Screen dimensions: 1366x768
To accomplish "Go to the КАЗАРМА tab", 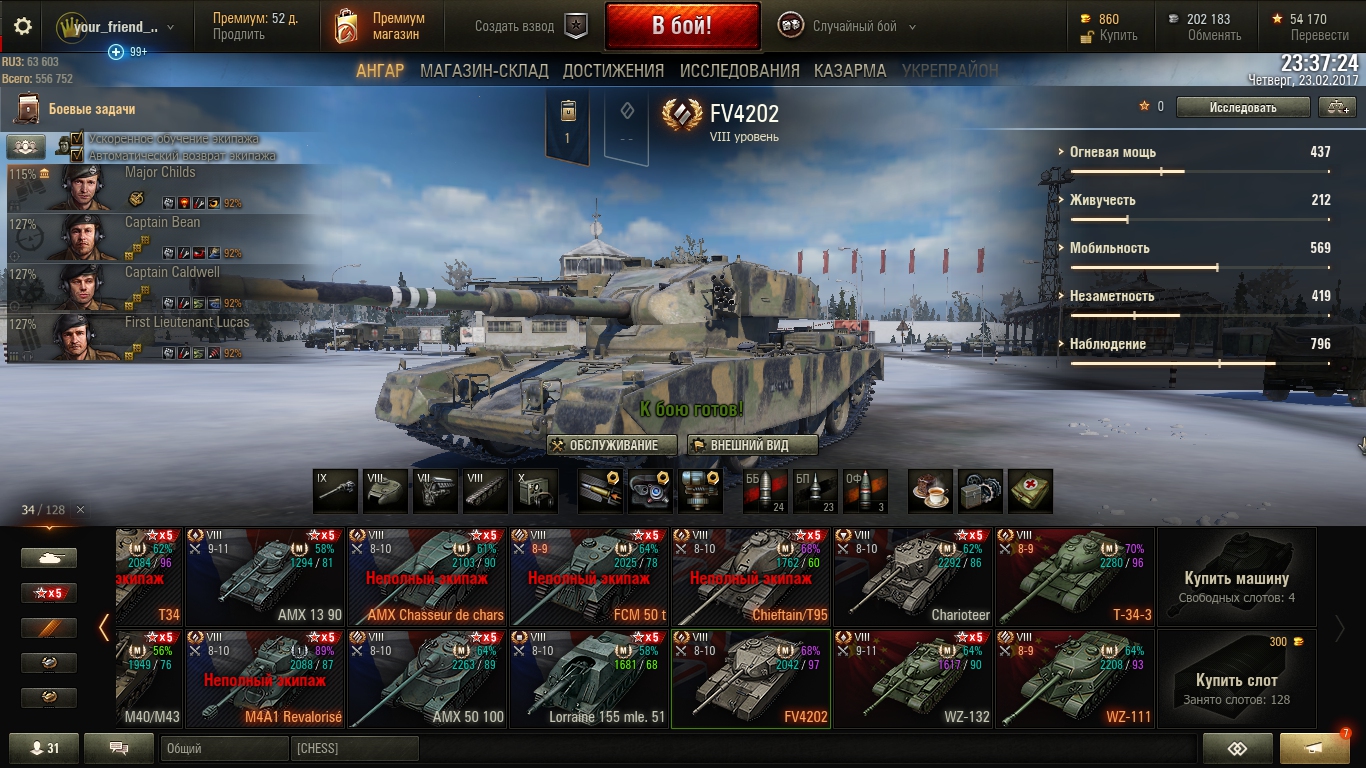I will (x=850, y=71).
